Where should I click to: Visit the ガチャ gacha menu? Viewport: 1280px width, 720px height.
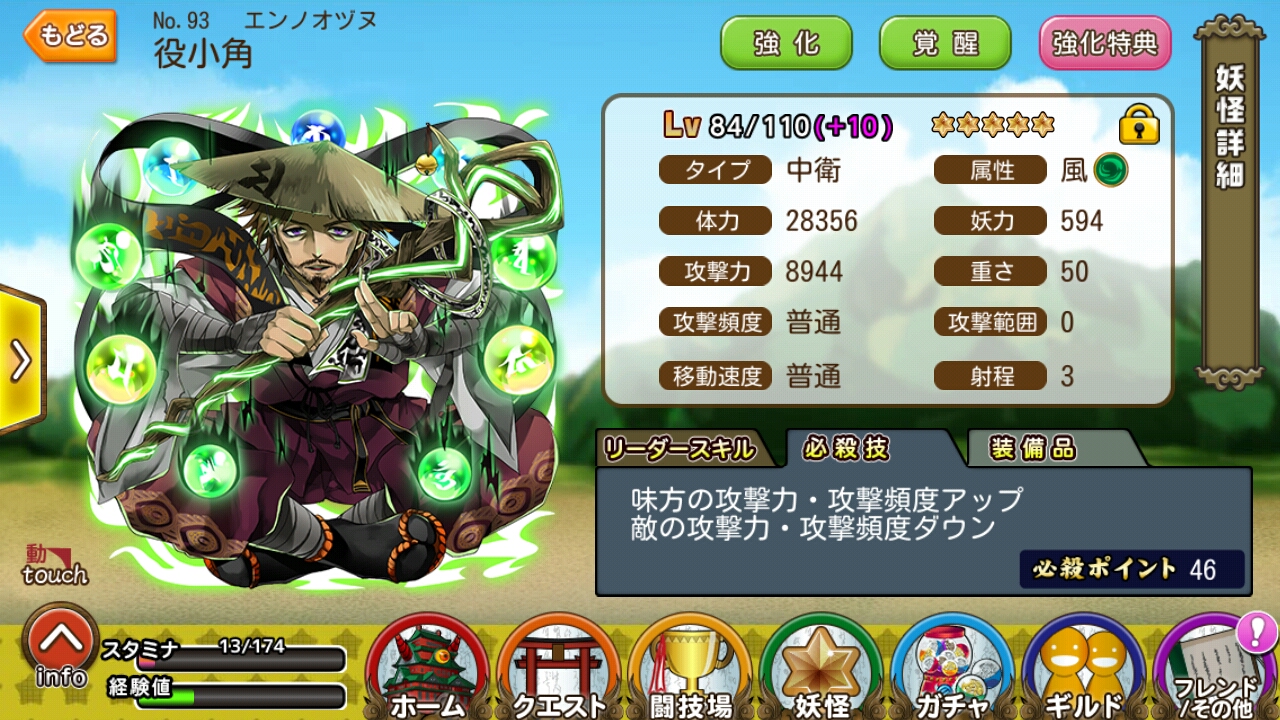pyautogui.click(x=953, y=670)
